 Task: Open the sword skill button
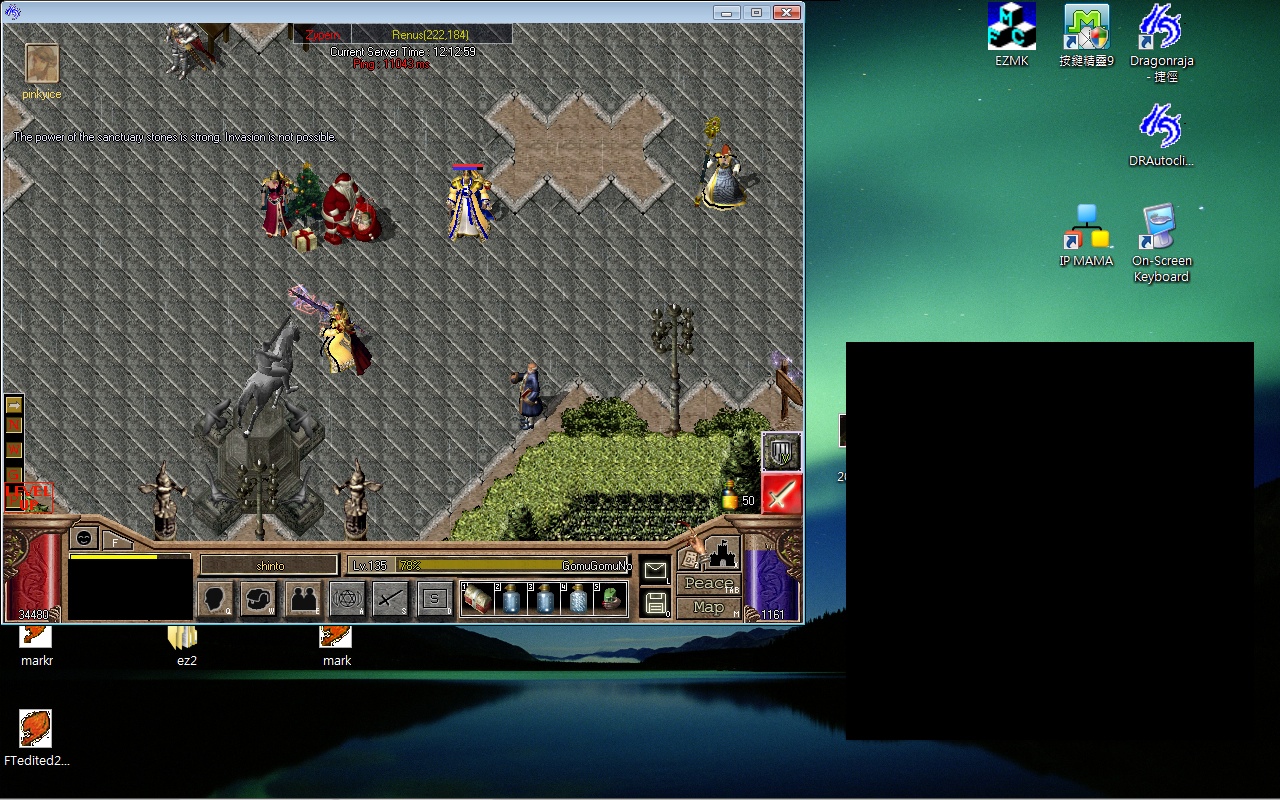390,599
